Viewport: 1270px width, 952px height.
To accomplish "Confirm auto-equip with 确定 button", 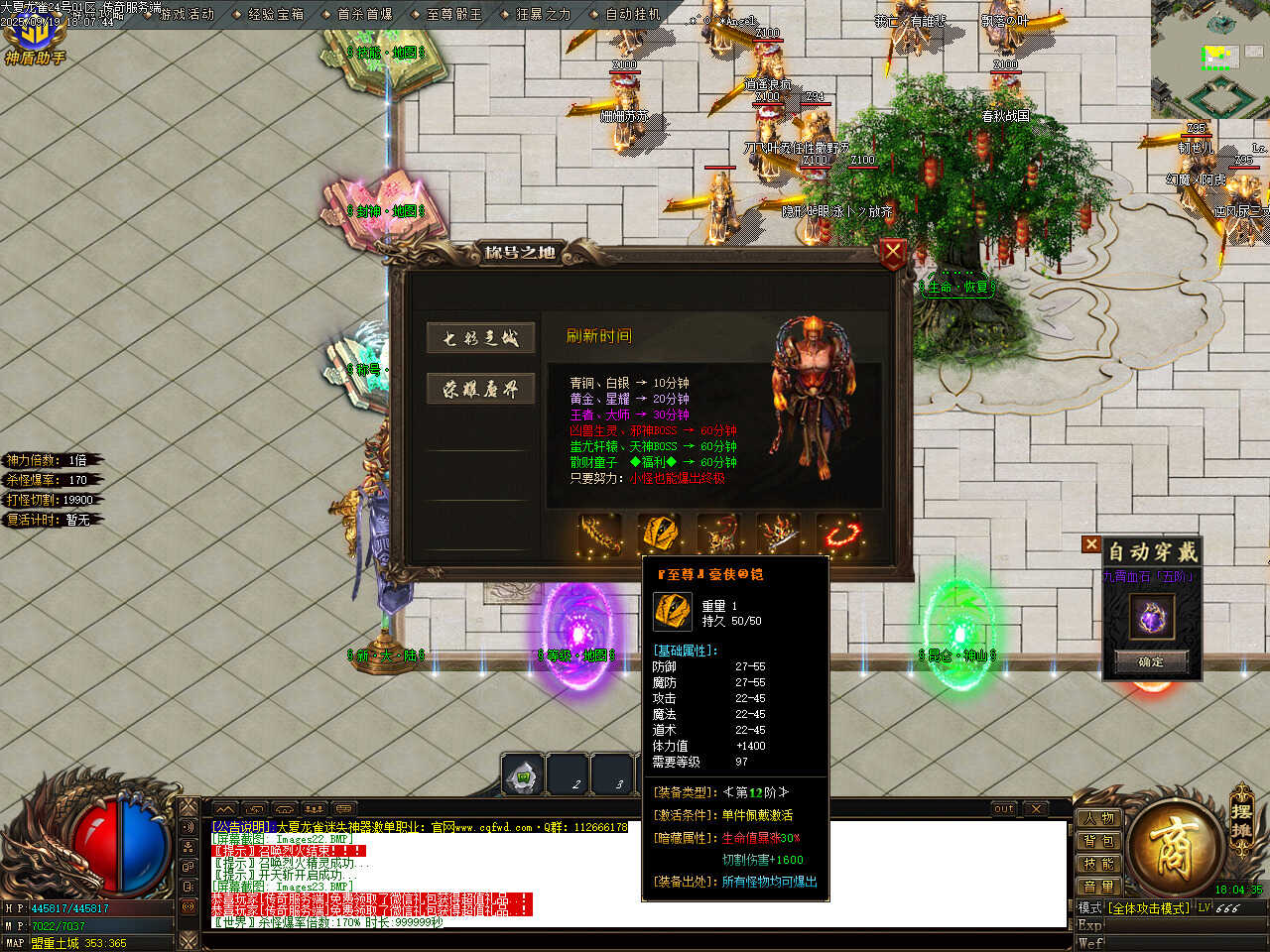I will click(1151, 661).
